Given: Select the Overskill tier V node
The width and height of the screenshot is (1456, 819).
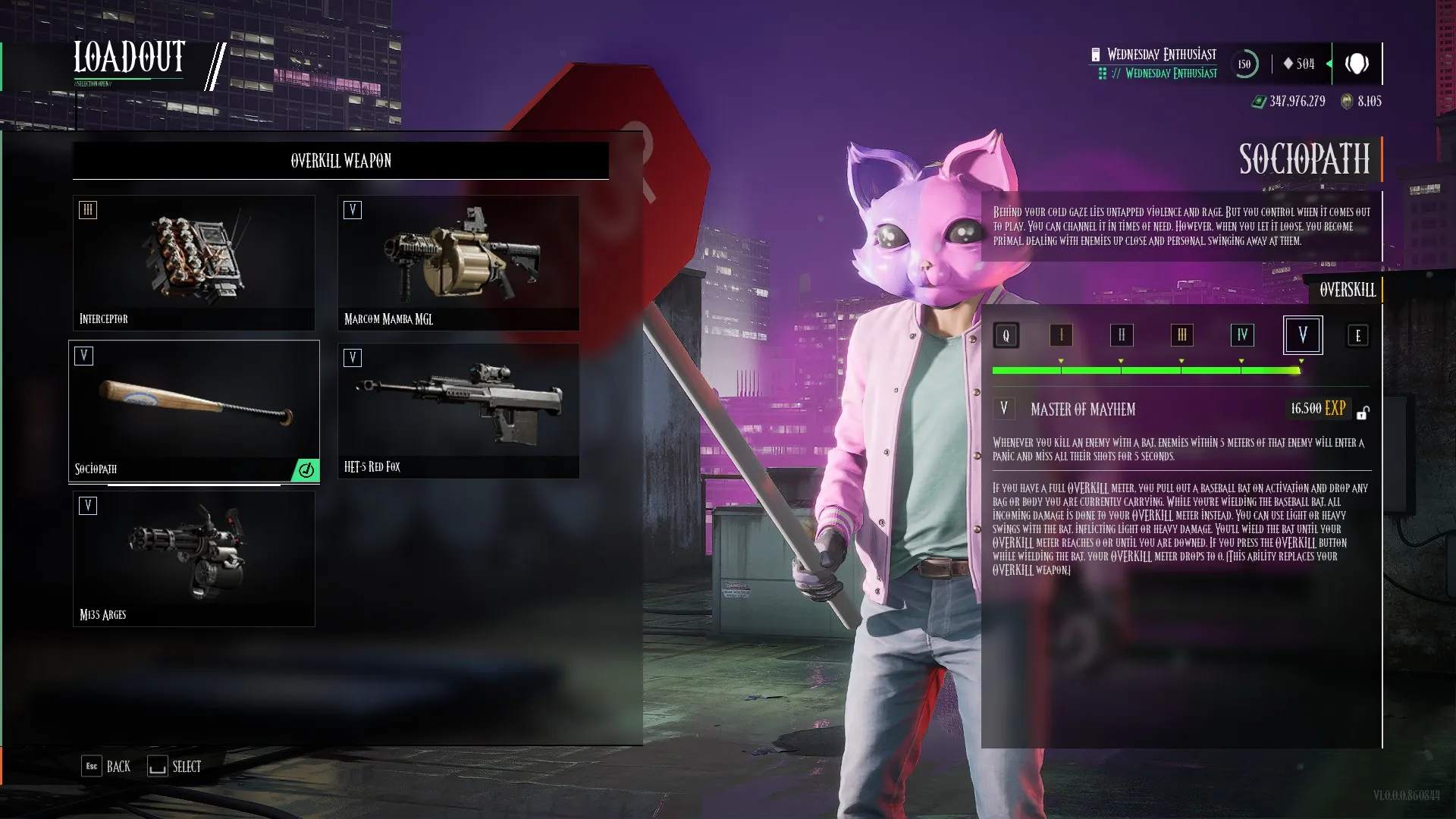Looking at the screenshot, I should [x=1302, y=335].
